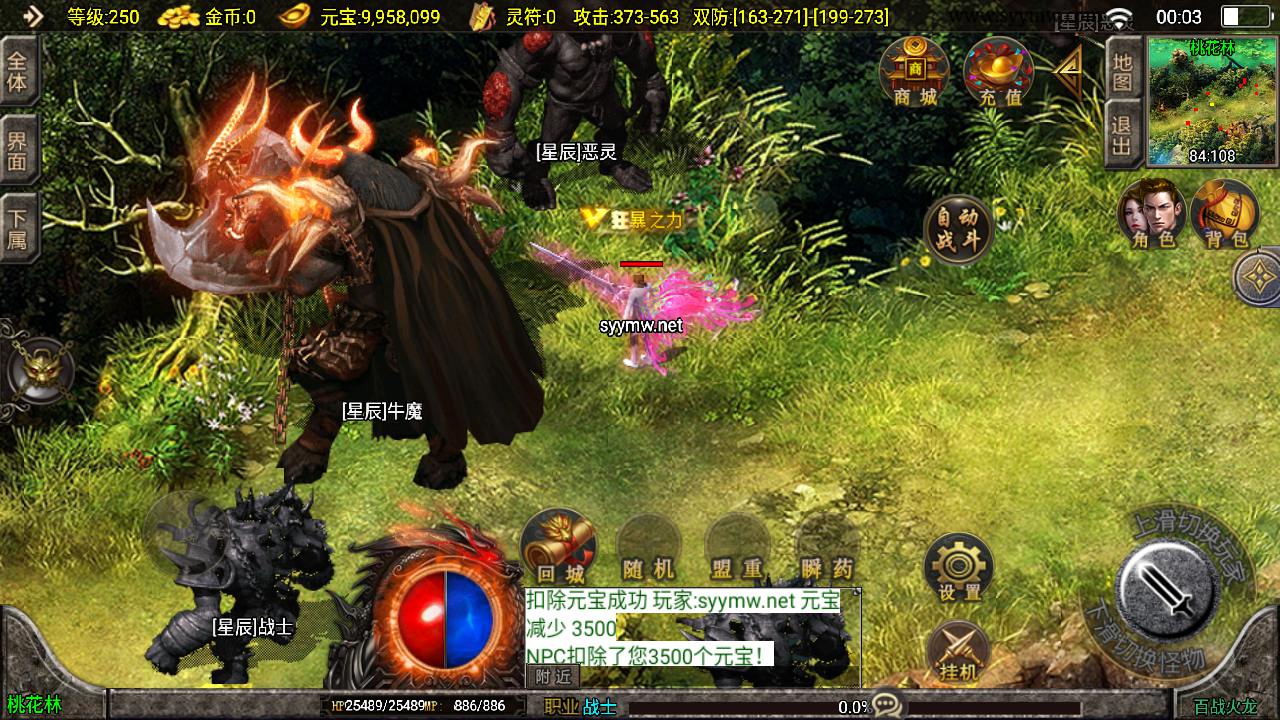Select the 界面 side tab

(x=18, y=150)
